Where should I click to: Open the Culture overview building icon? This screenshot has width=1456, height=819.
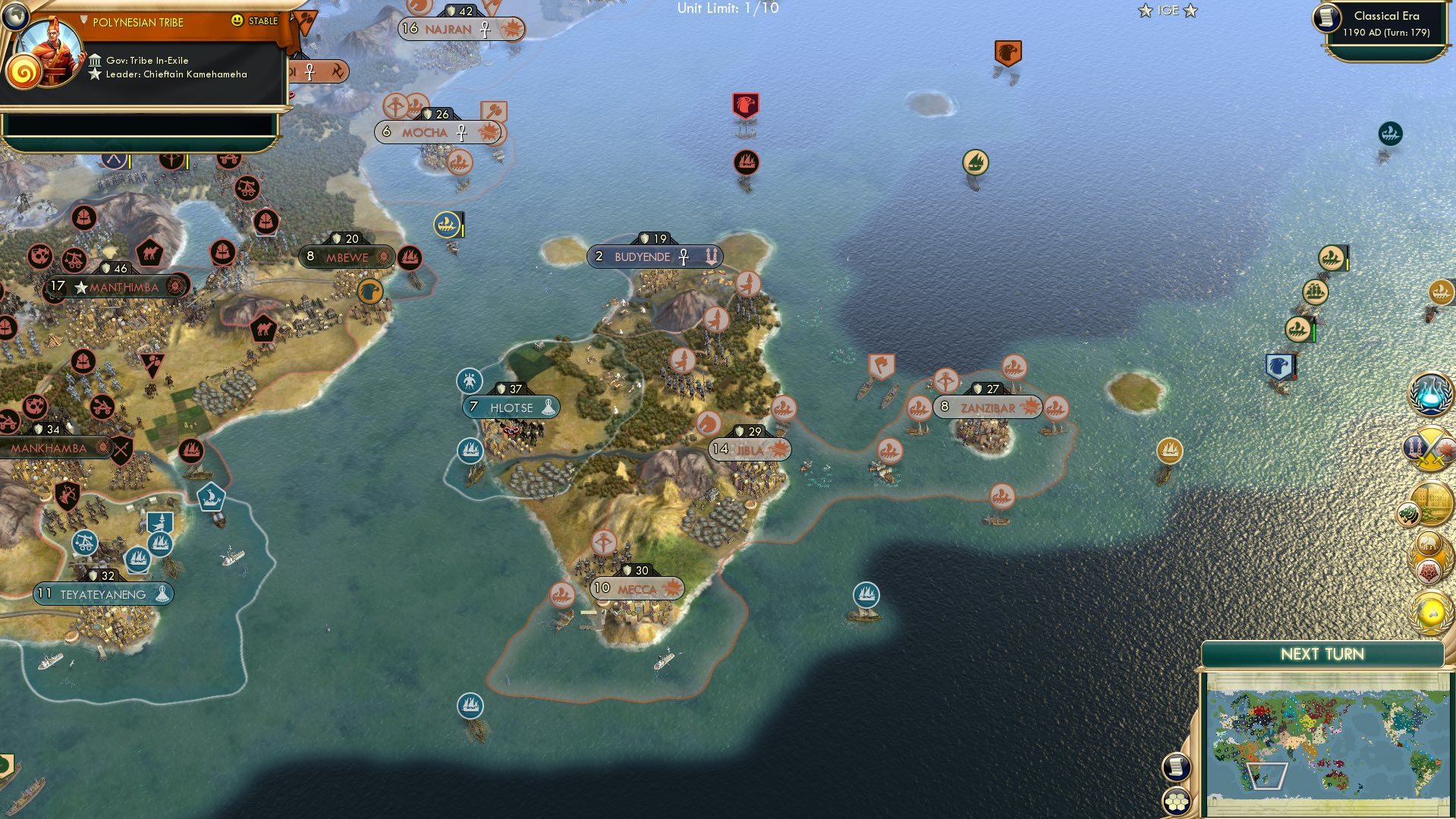tap(1432, 502)
